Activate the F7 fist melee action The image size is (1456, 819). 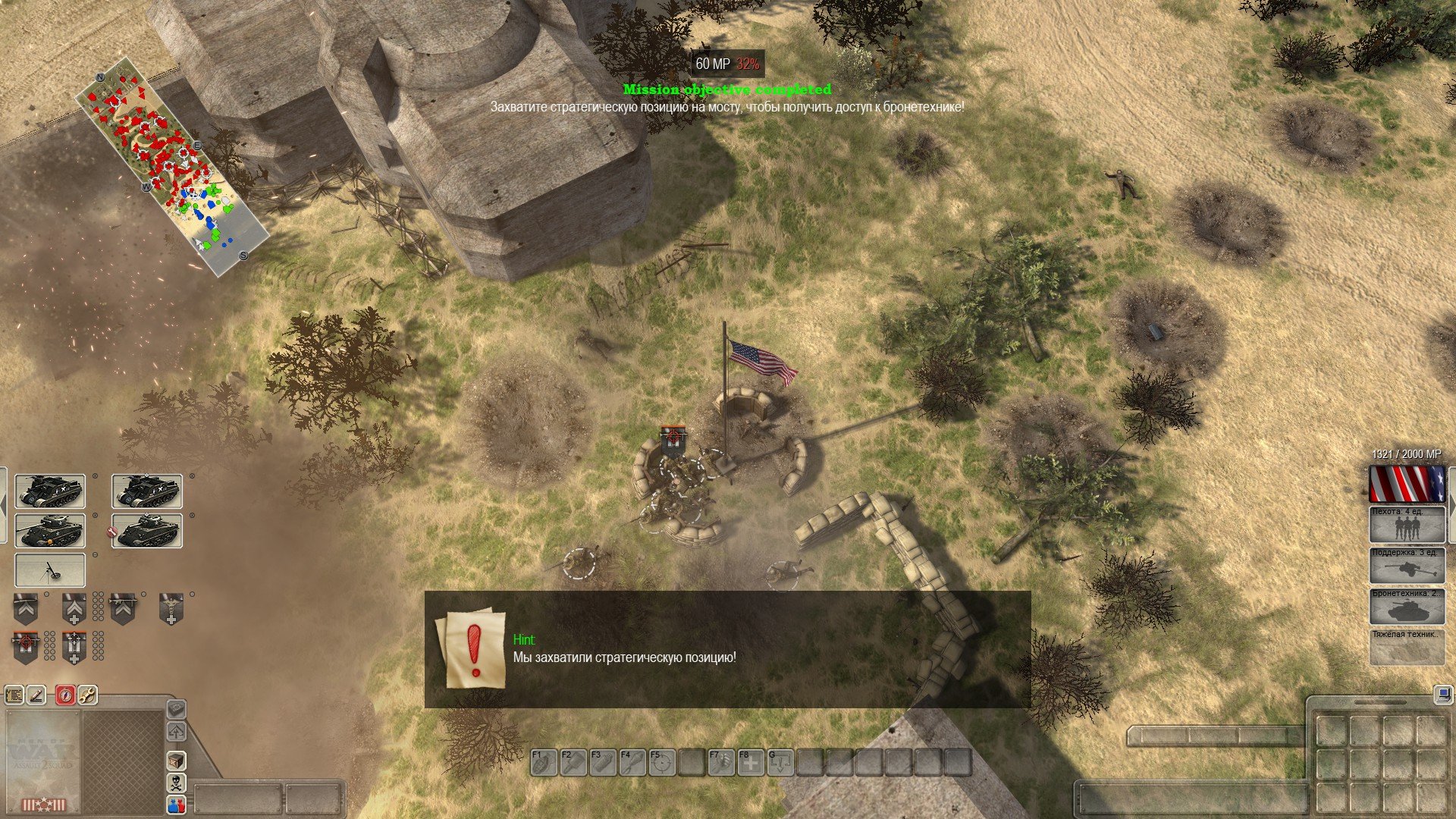click(x=720, y=762)
